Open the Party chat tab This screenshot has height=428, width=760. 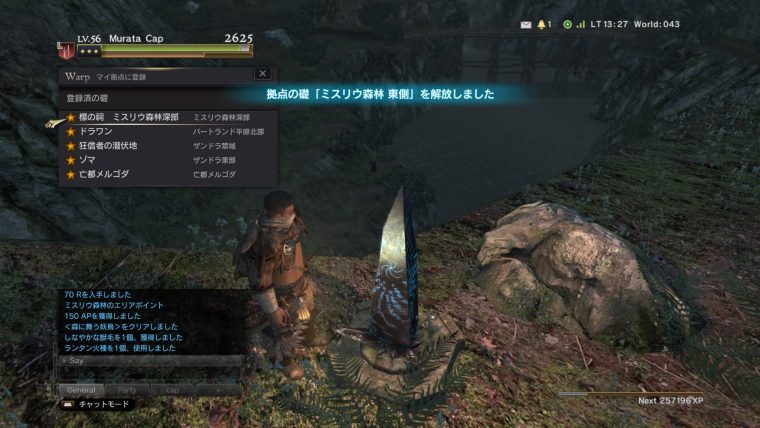[127, 389]
